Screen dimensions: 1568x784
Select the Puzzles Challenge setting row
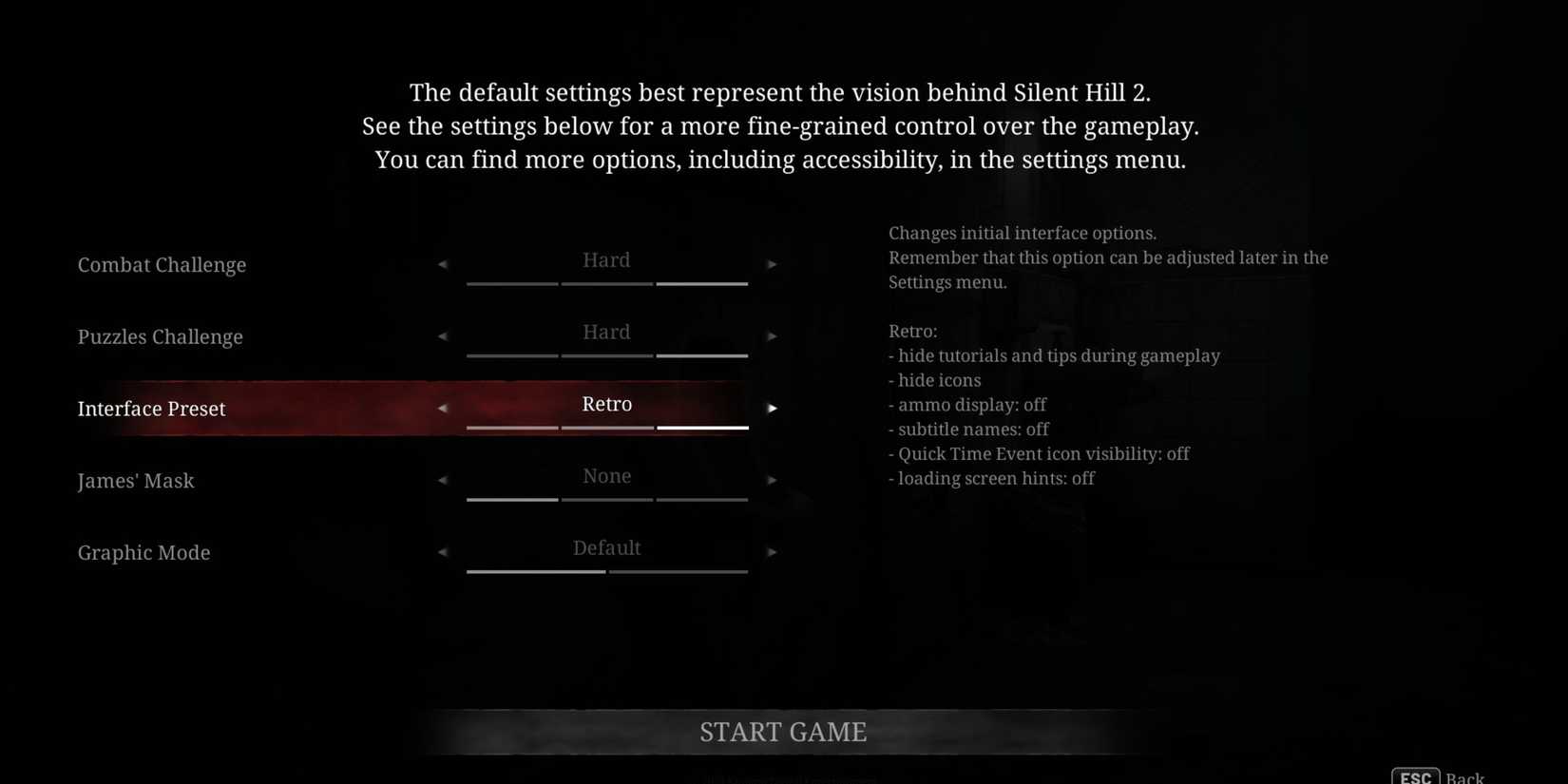tap(160, 336)
